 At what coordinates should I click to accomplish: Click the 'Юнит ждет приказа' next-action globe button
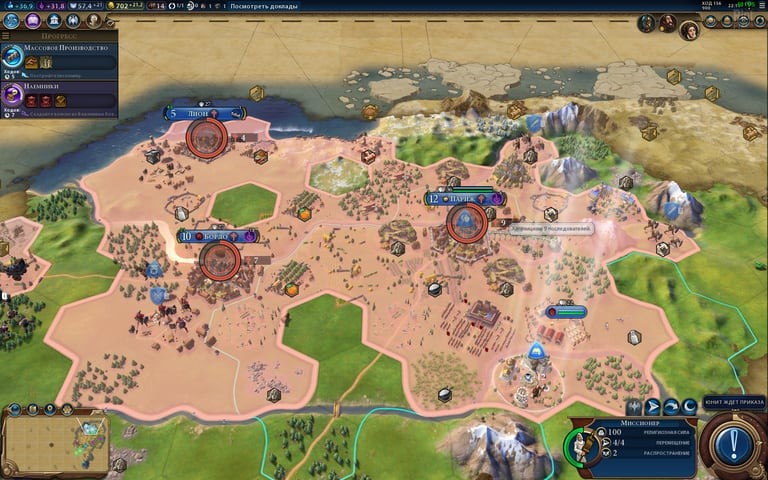[733, 441]
